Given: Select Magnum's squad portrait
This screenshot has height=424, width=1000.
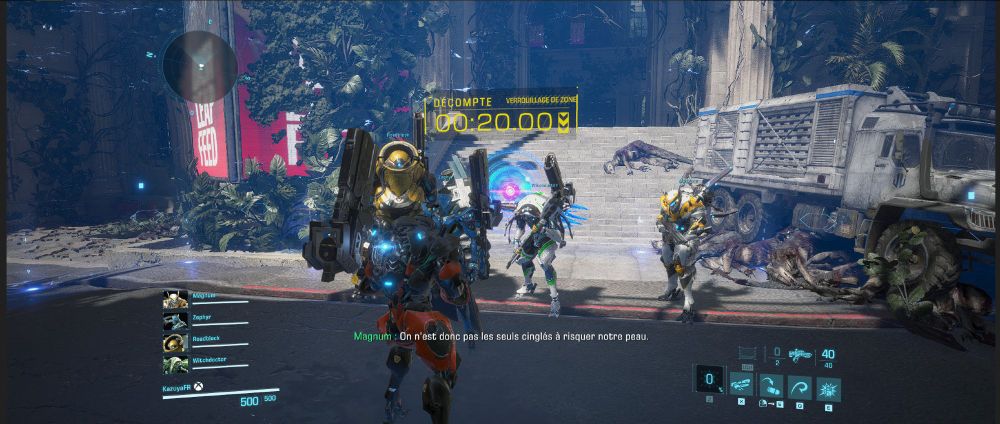Looking at the screenshot, I should (x=174, y=300).
